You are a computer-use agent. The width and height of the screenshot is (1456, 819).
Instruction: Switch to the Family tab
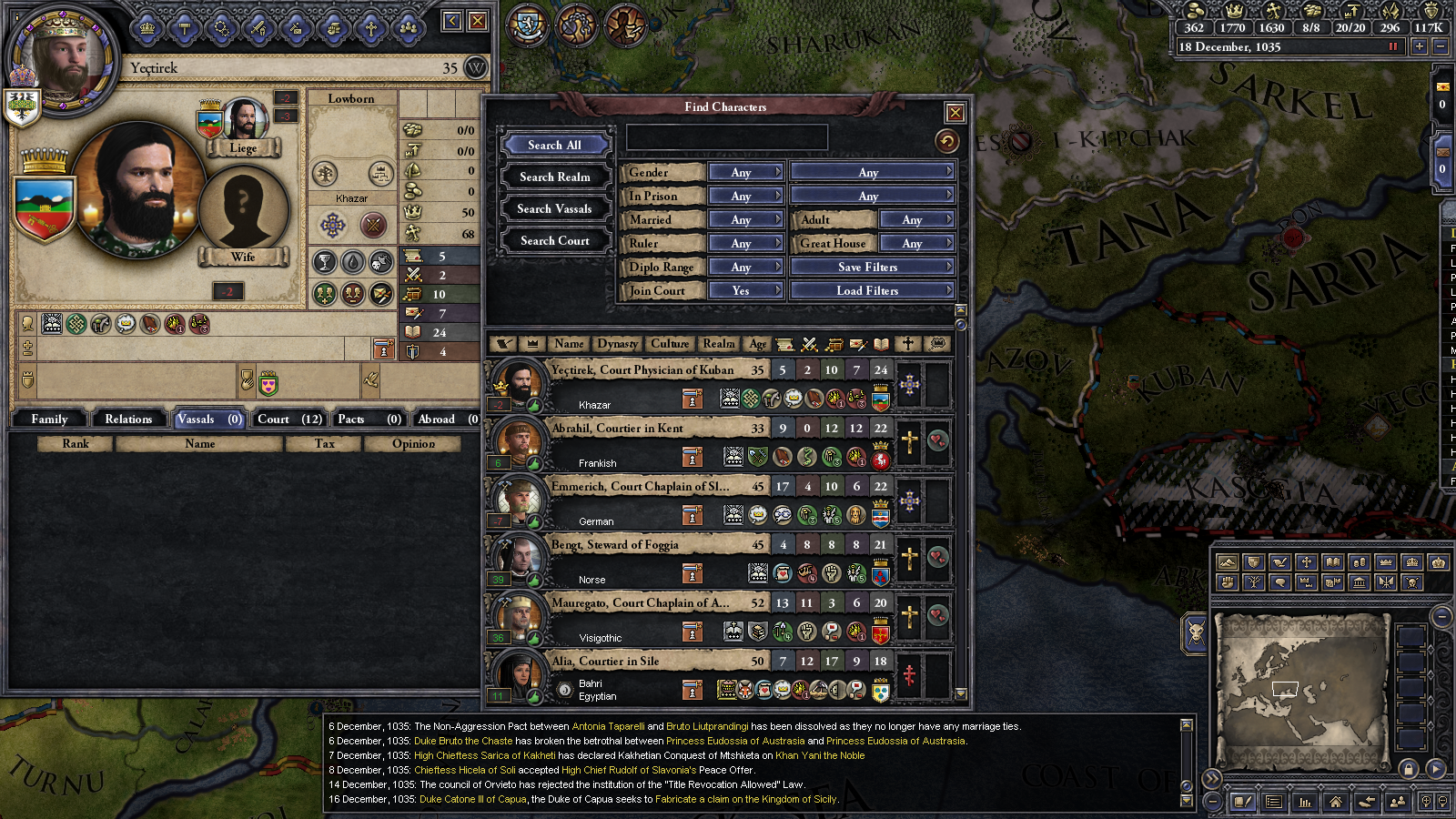click(x=49, y=419)
